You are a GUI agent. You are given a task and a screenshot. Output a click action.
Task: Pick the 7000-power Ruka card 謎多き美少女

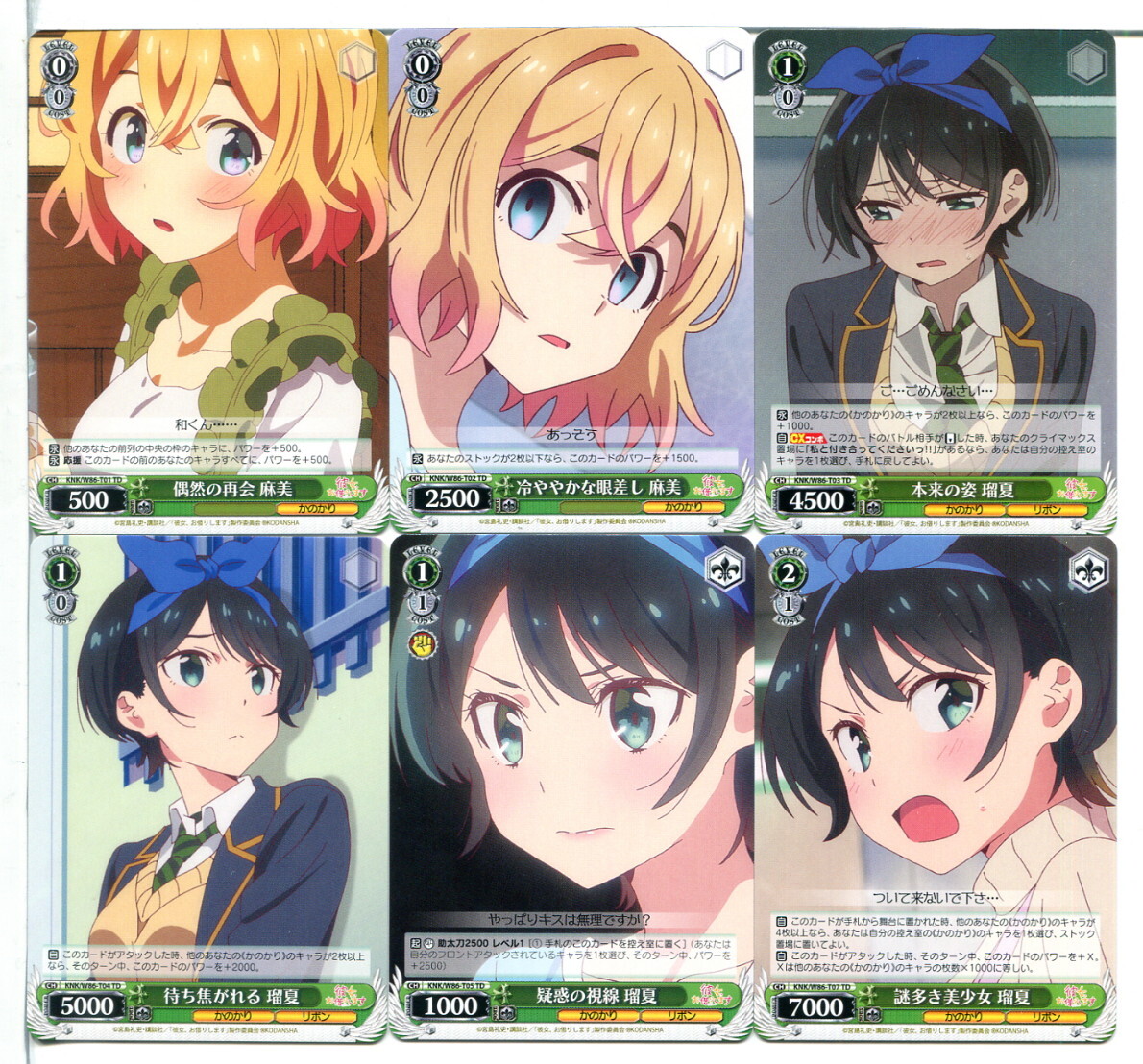pos(935,787)
